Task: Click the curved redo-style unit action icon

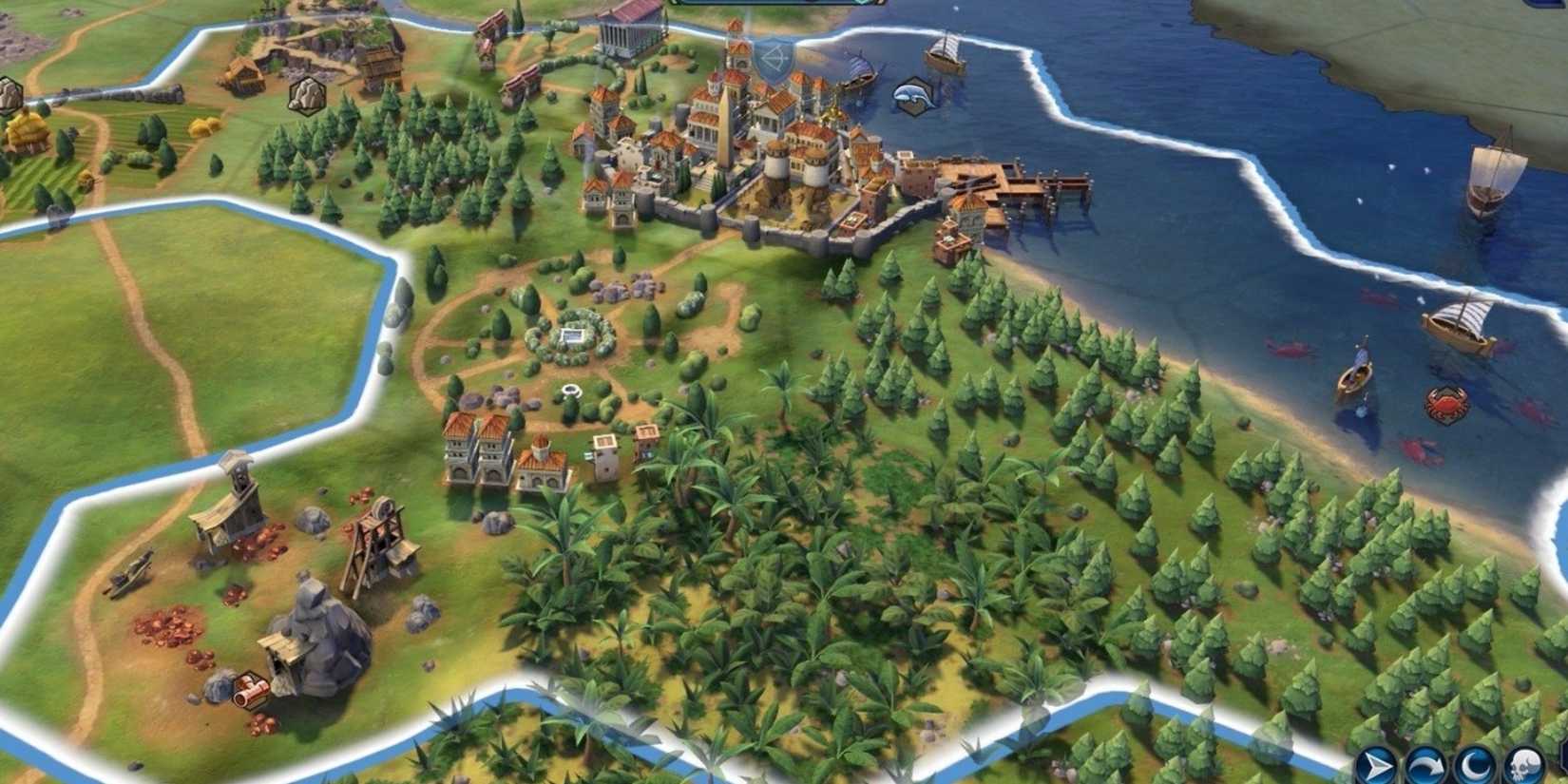Action: [x=1428, y=763]
